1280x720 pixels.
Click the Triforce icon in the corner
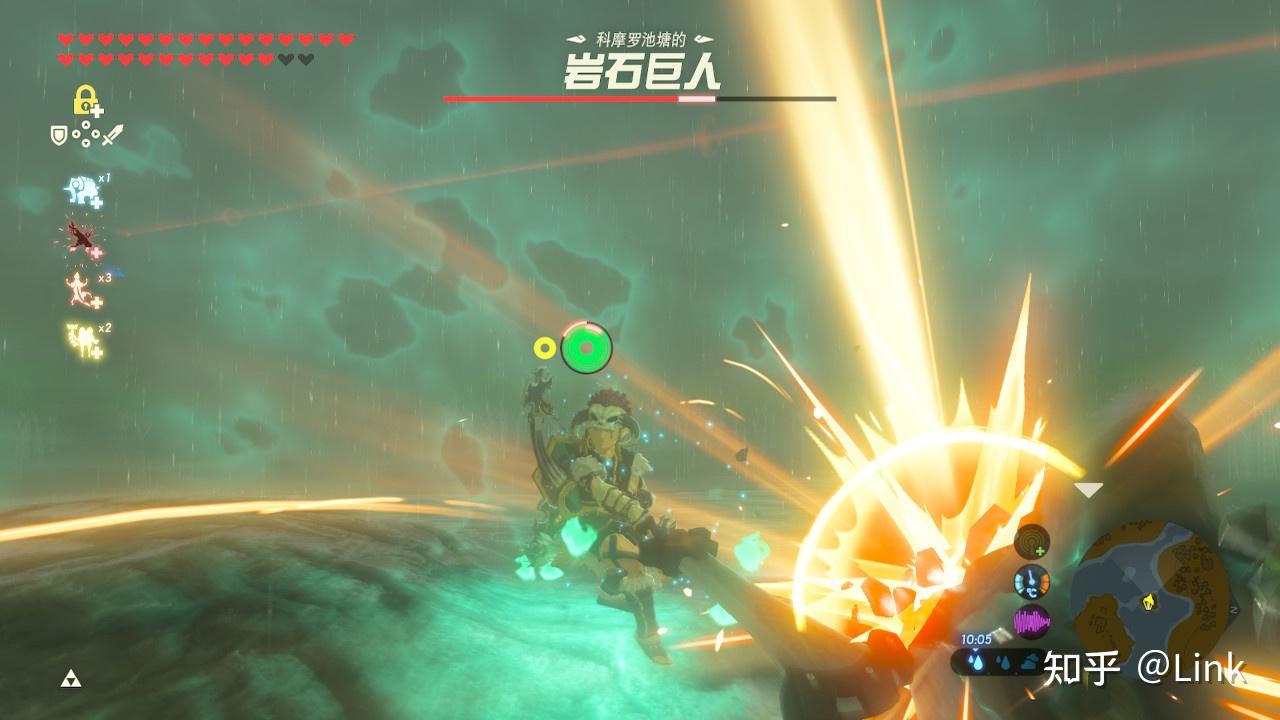[70, 679]
